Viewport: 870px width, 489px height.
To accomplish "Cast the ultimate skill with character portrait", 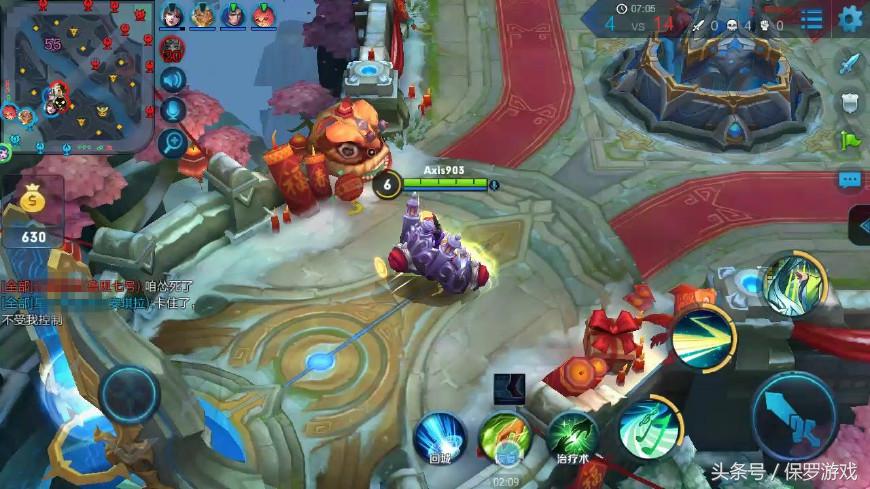I will pos(794,287).
